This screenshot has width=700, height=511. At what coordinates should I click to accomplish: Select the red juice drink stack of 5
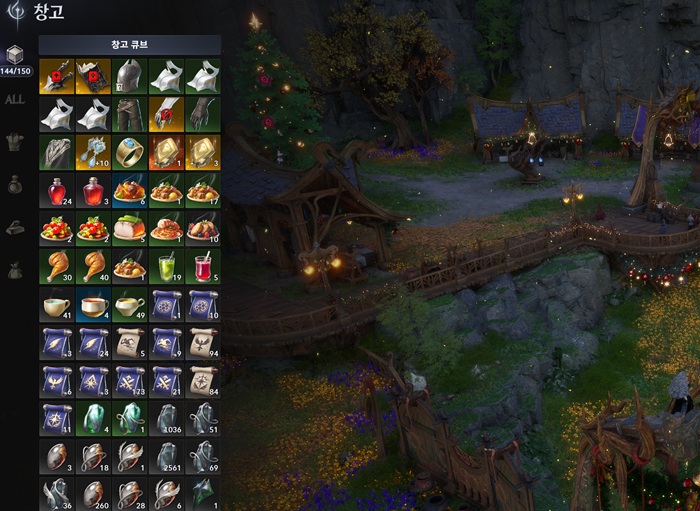click(x=203, y=267)
